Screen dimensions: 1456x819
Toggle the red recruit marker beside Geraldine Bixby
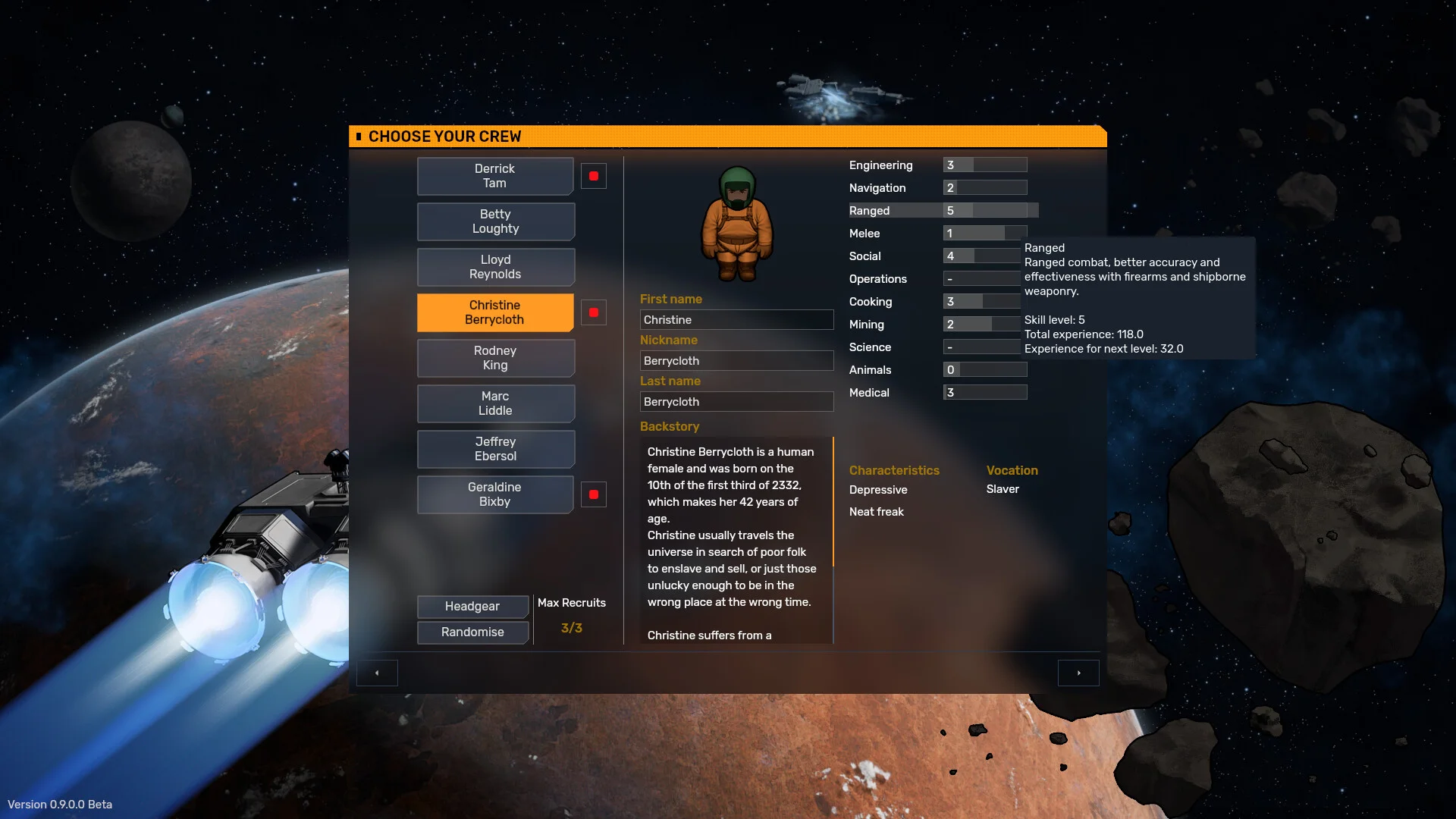[594, 494]
